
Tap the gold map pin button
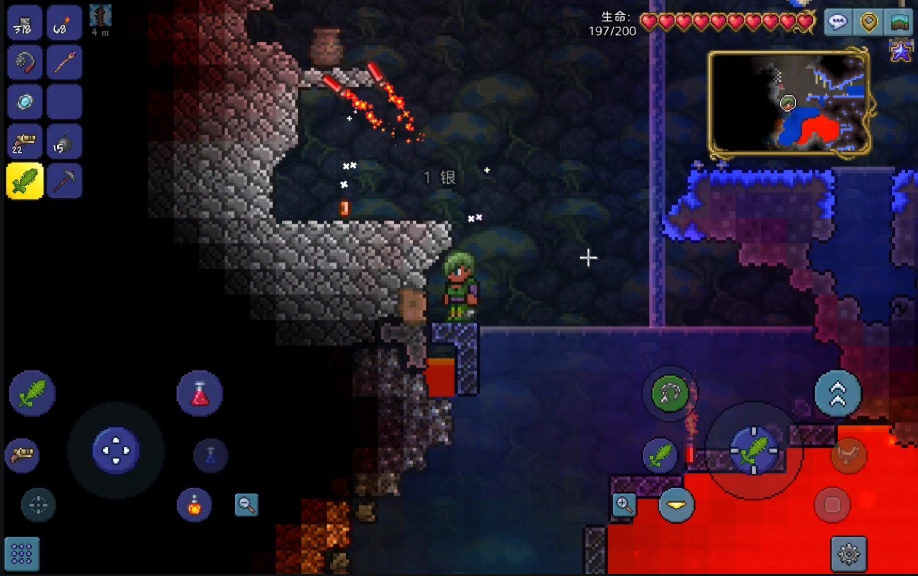869,23
